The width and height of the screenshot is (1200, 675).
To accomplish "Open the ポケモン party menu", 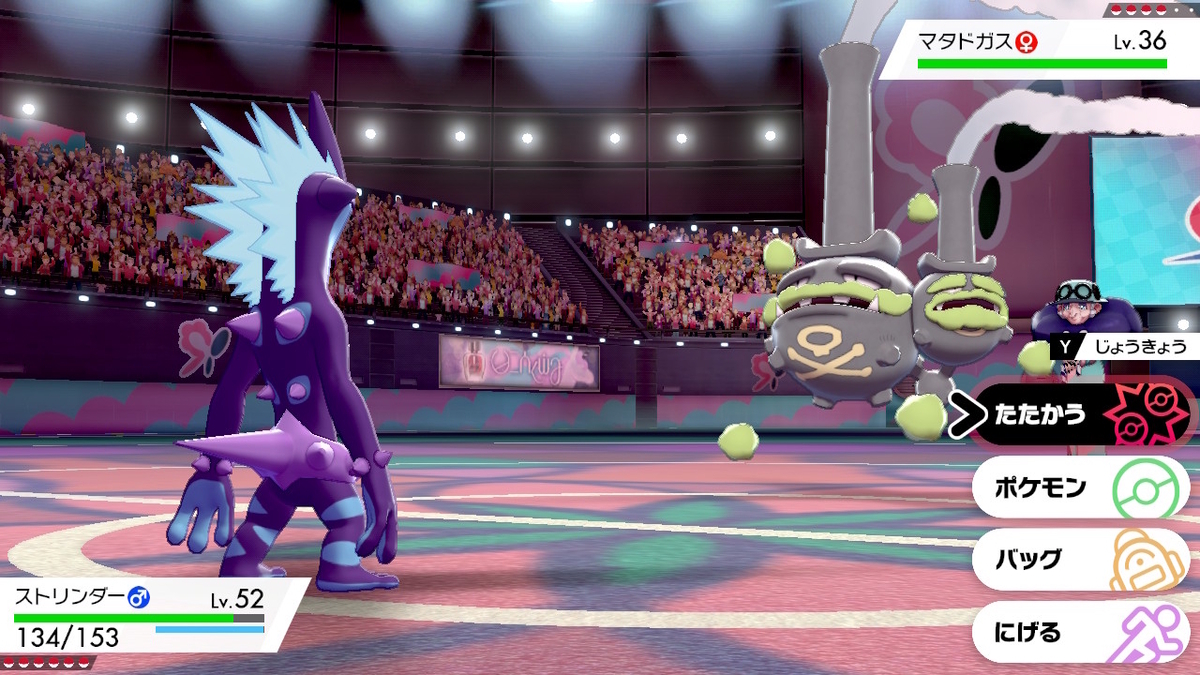I will tap(1080, 488).
